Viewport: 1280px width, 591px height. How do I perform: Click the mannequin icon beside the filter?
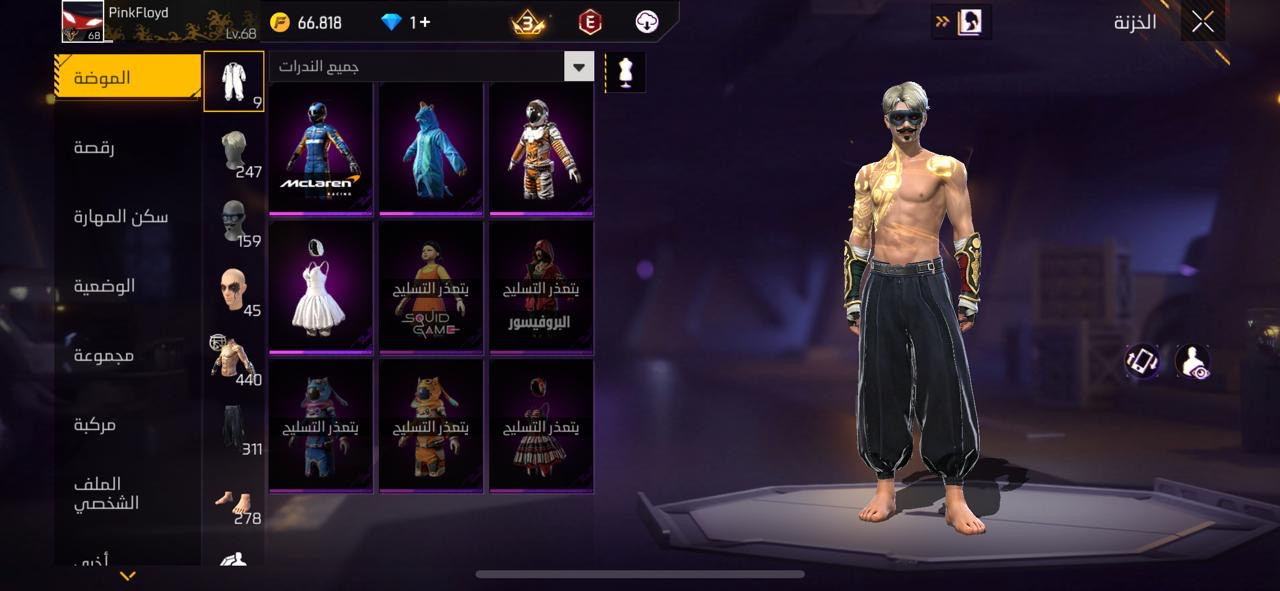[626, 72]
